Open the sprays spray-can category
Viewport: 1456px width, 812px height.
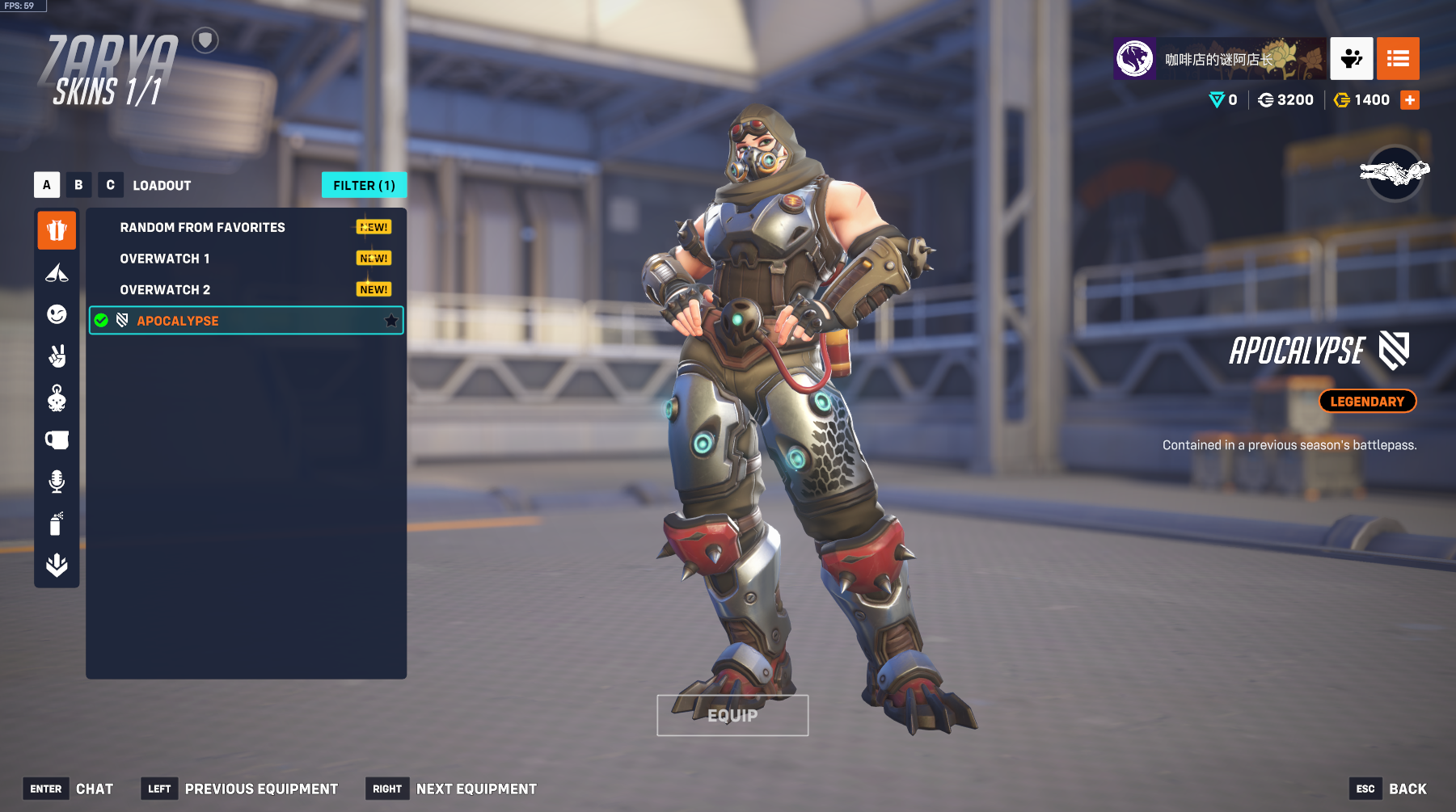click(57, 524)
